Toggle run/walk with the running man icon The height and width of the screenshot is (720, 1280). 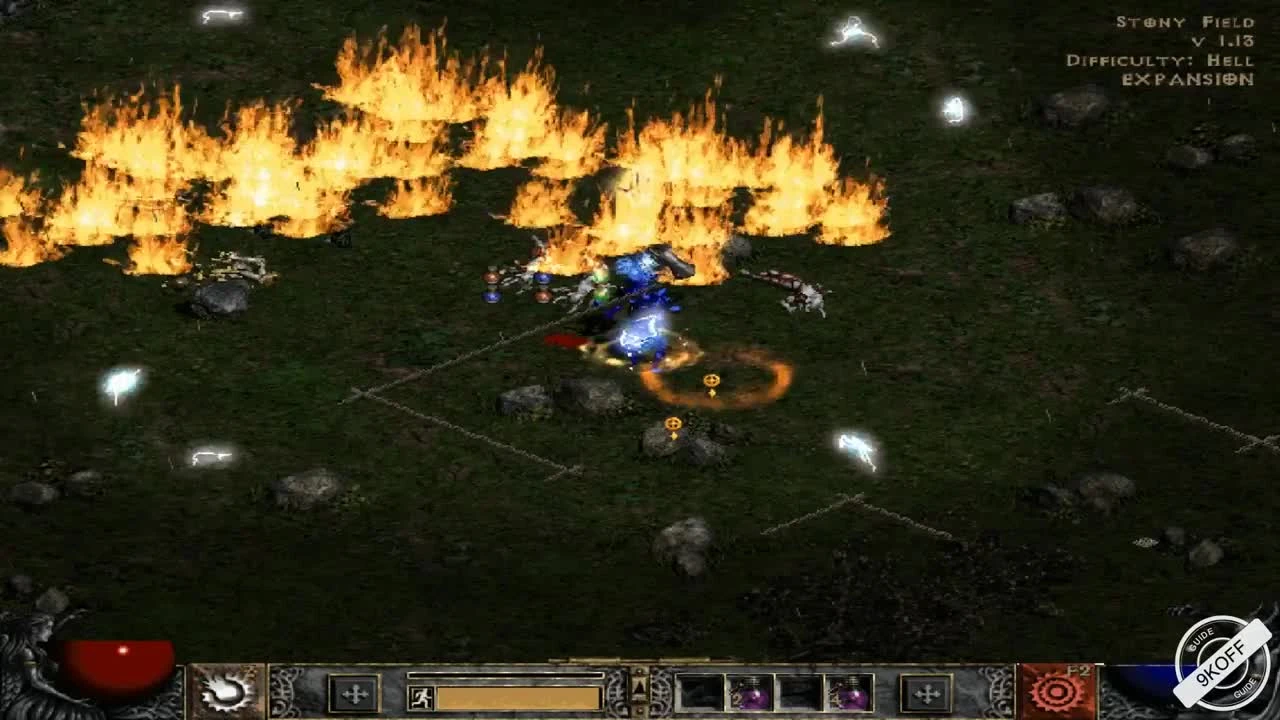pos(421,697)
